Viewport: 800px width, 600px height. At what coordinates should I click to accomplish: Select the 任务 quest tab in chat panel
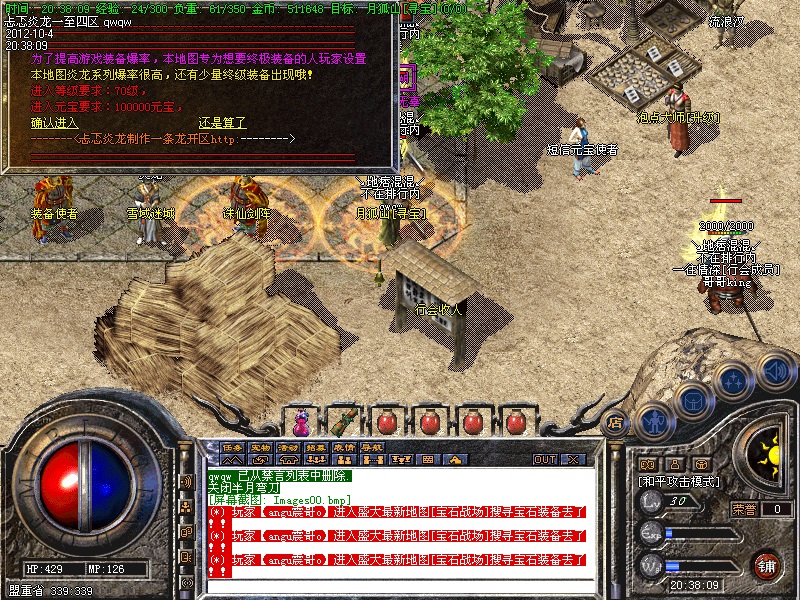[x=233, y=446]
